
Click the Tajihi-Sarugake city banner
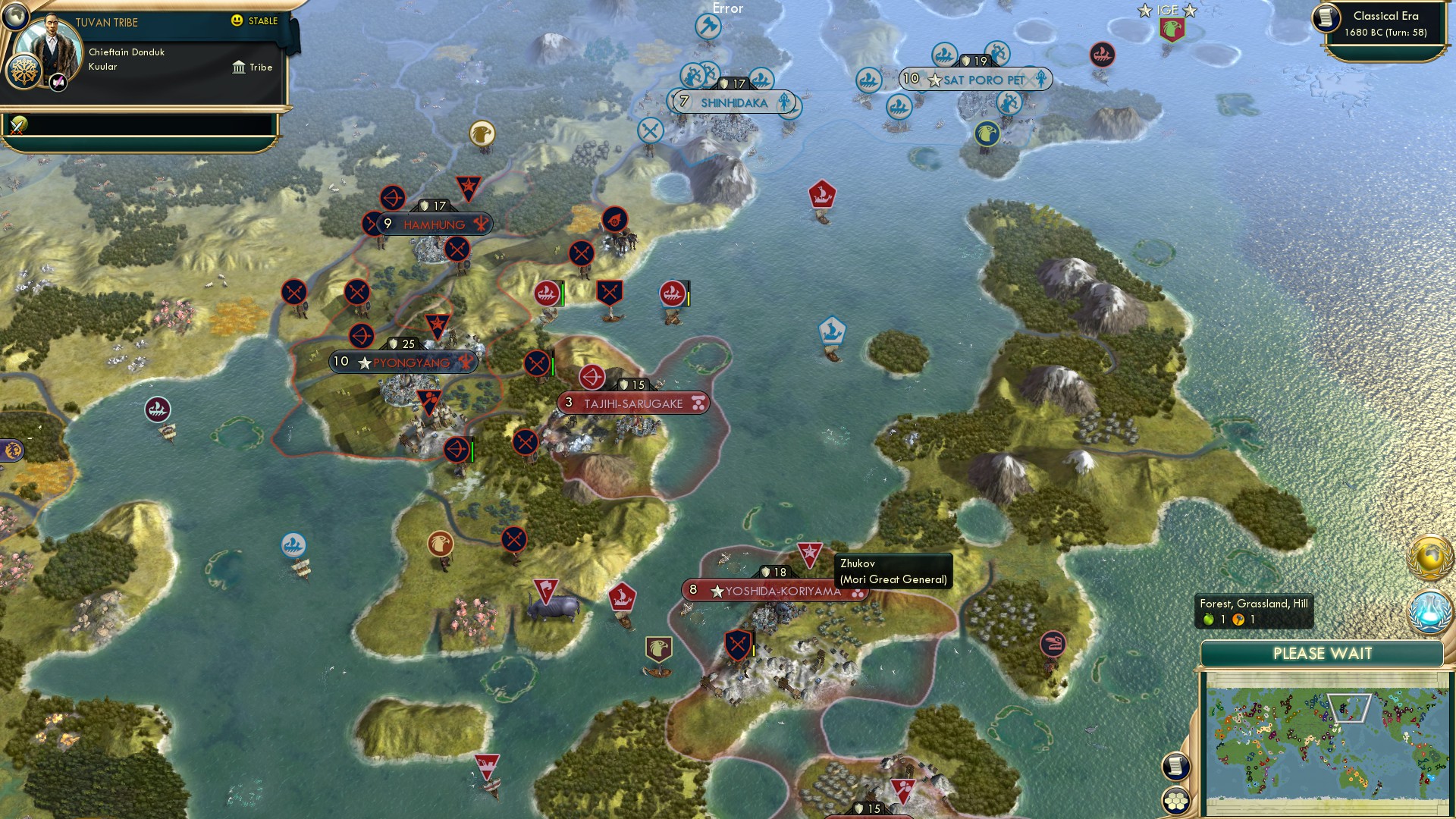click(x=635, y=402)
